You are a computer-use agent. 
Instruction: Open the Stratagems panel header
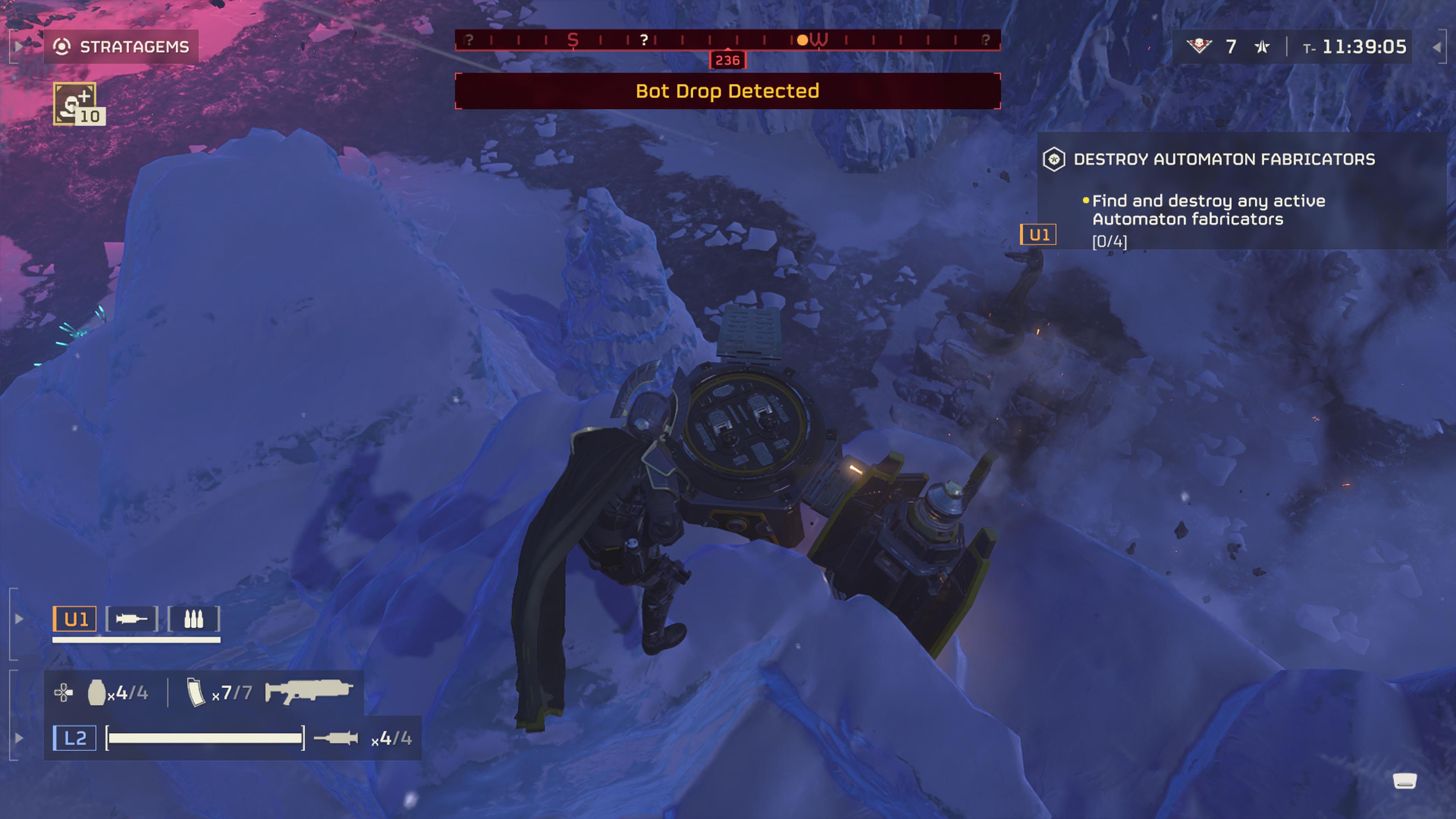121,46
